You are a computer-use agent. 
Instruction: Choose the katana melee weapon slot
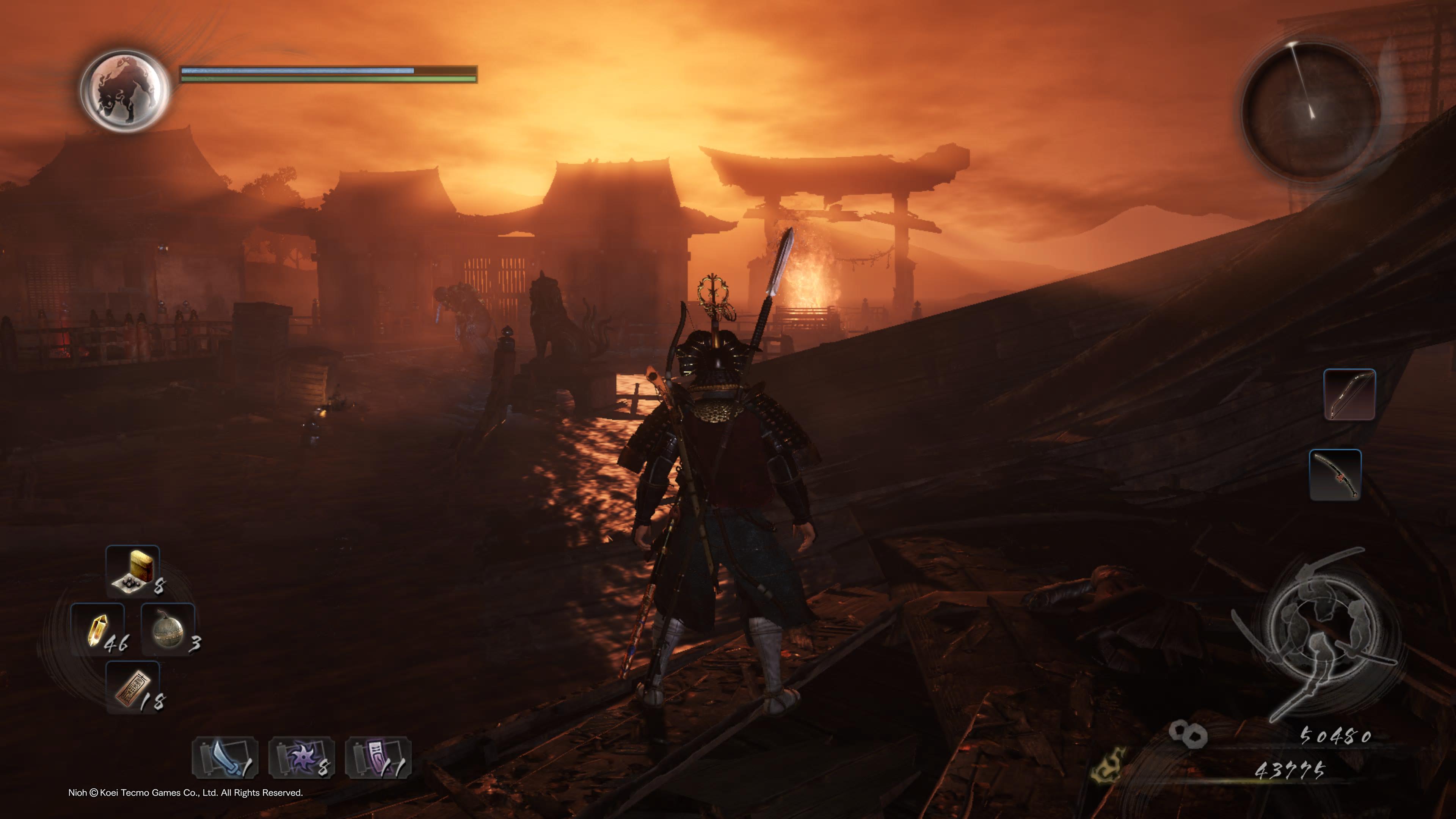click(1335, 475)
